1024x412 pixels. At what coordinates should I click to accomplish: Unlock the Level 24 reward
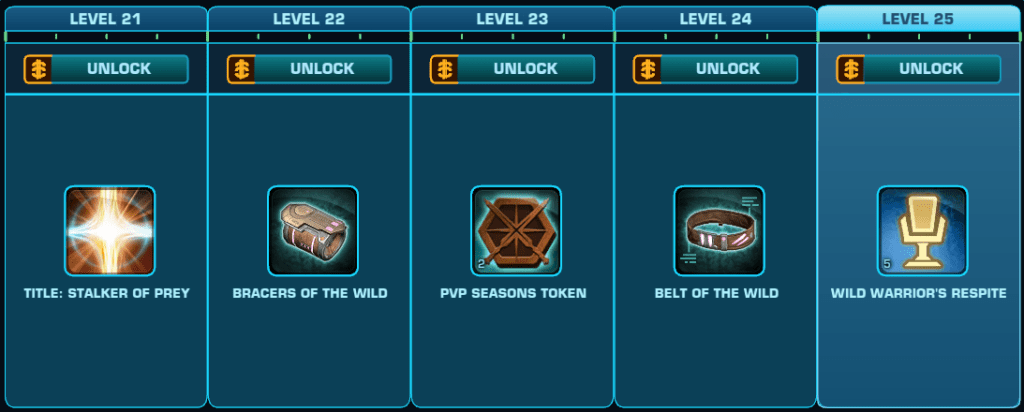coord(715,69)
